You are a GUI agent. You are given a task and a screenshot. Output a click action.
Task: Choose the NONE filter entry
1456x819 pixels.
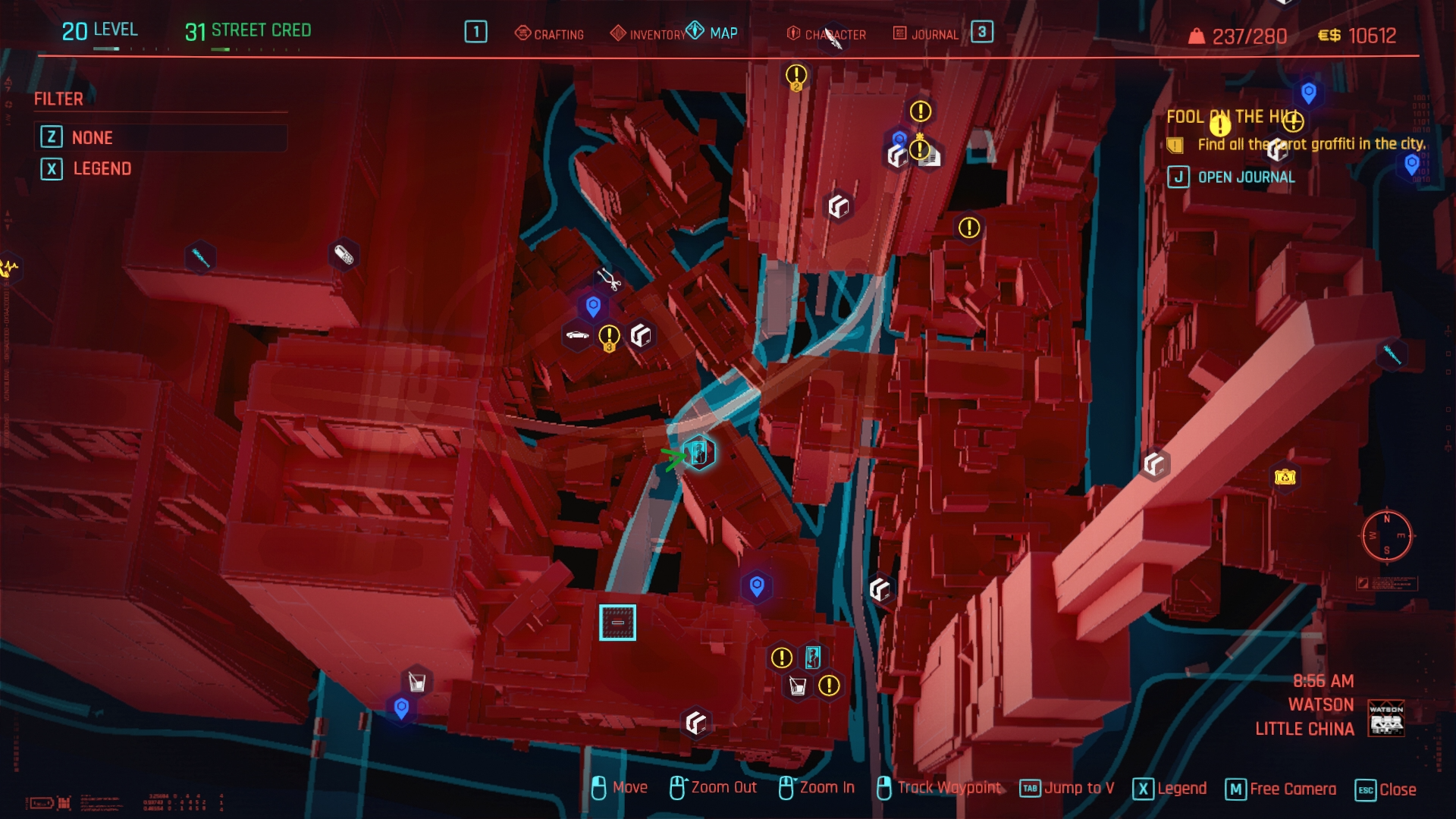pos(92,137)
